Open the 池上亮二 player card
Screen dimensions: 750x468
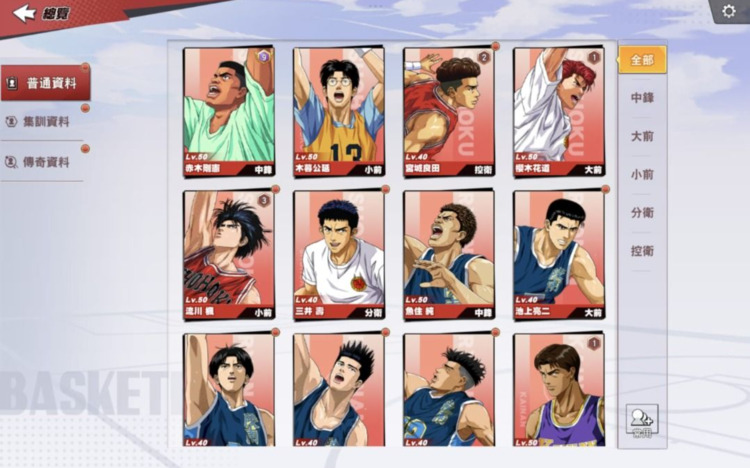pyautogui.click(x=559, y=254)
